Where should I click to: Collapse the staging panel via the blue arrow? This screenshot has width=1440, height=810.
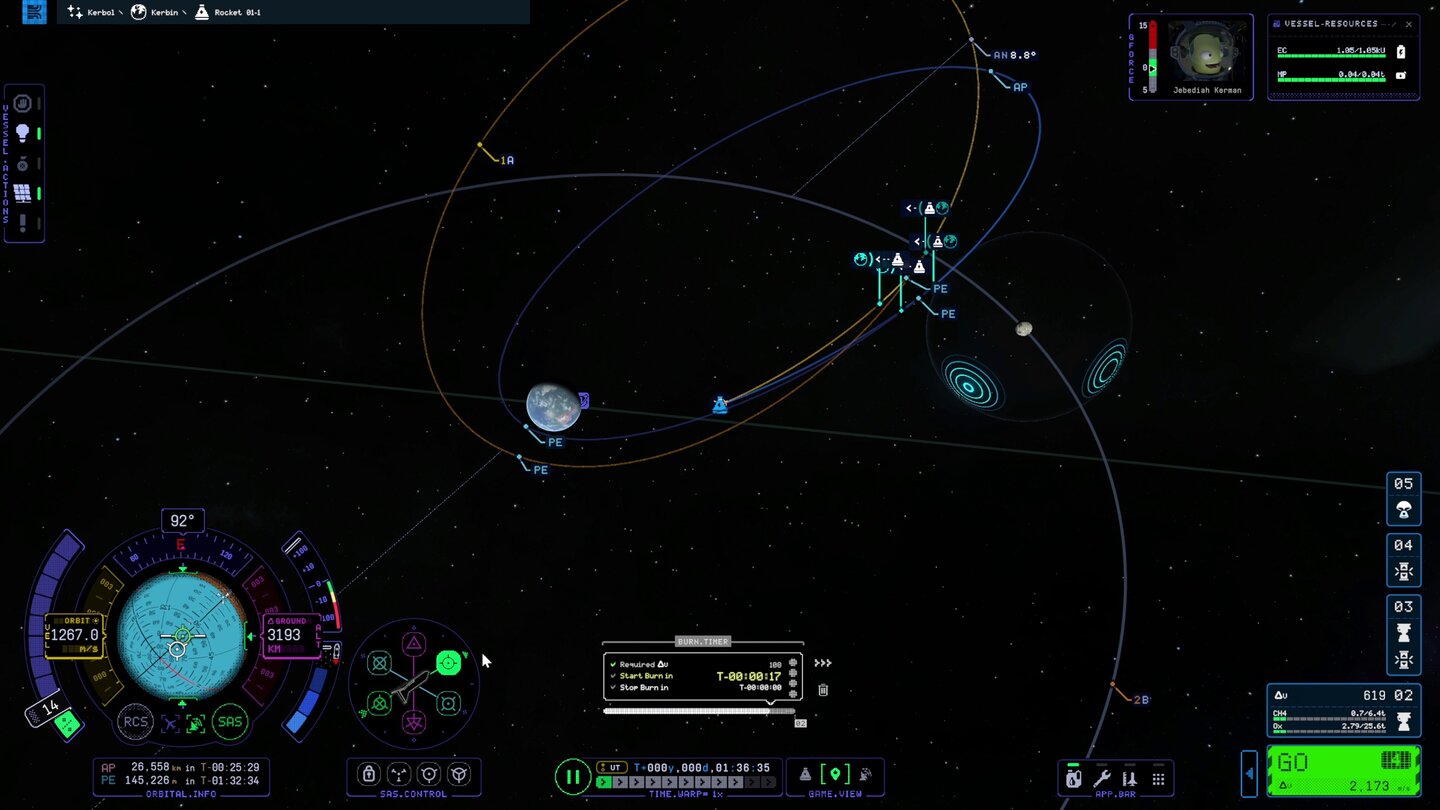(1249, 774)
